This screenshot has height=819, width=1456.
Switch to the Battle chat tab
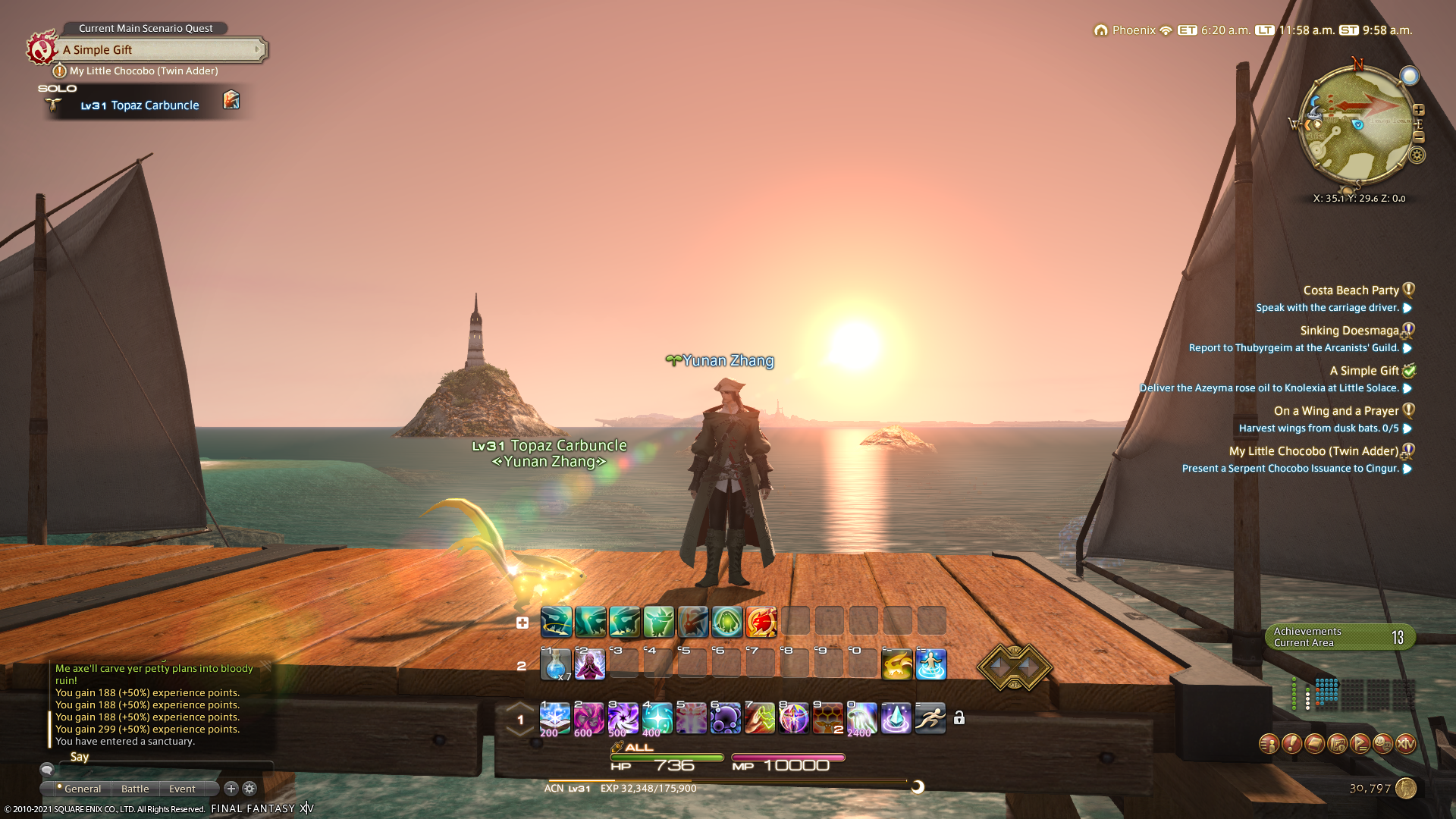pyautogui.click(x=135, y=789)
